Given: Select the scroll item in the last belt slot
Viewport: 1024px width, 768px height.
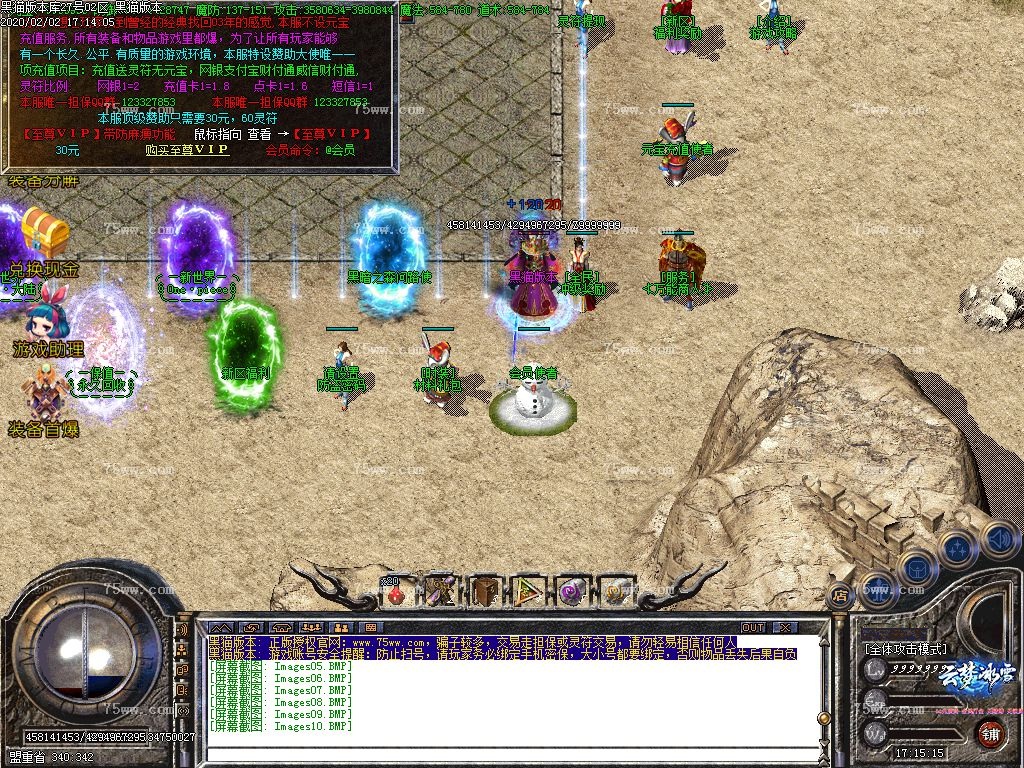Looking at the screenshot, I should [616, 592].
